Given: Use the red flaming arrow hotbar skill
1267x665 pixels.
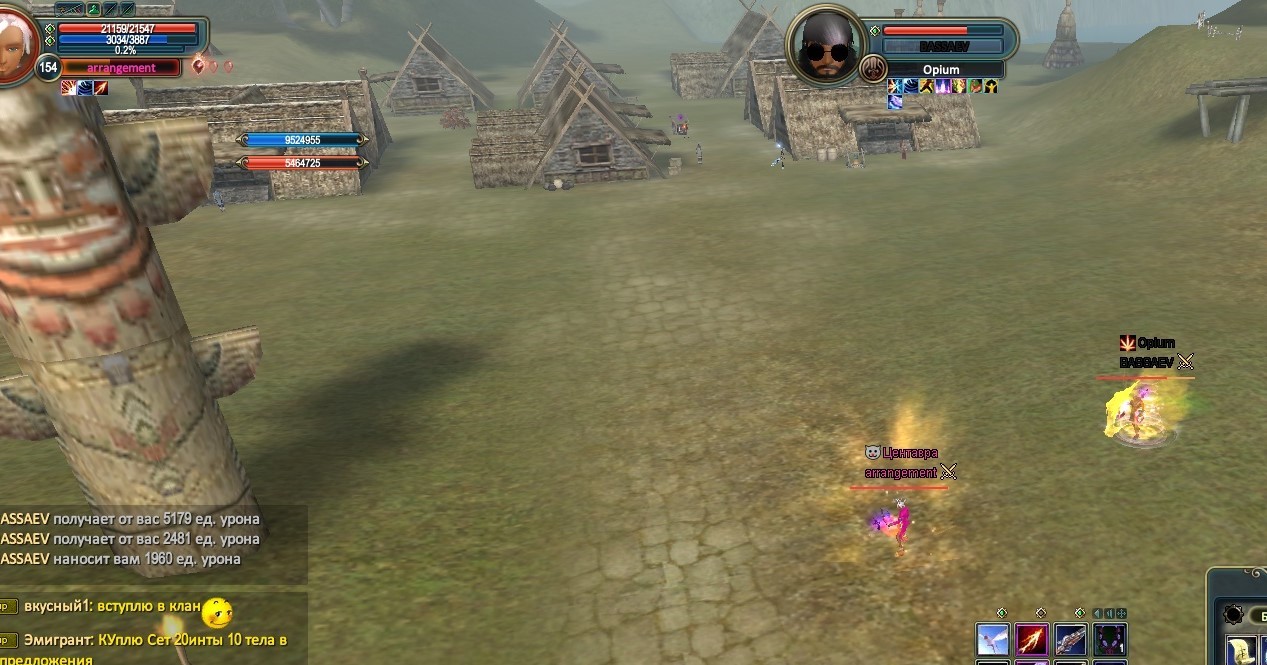Looking at the screenshot, I should (1032, 639).
